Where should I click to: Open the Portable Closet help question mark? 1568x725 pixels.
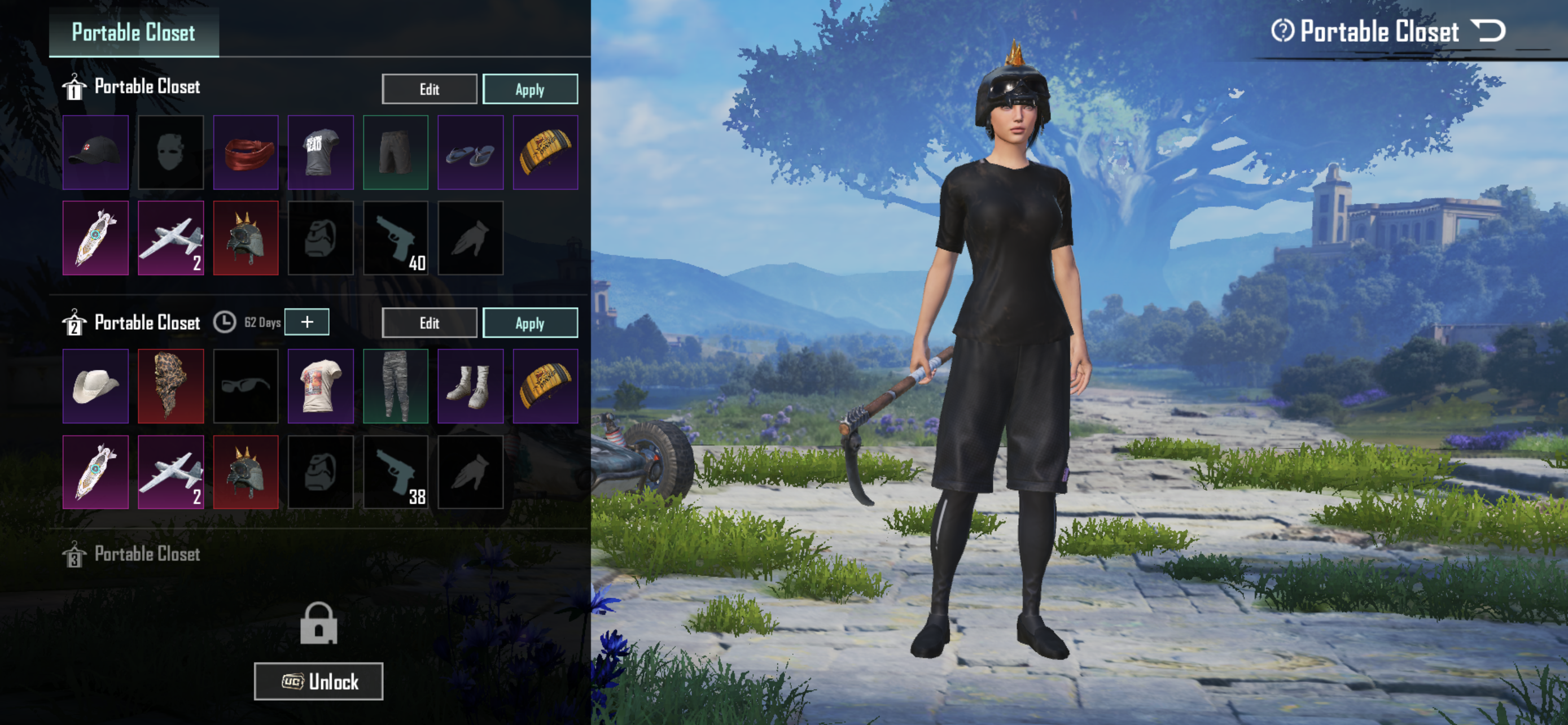tap(1282, 30)
